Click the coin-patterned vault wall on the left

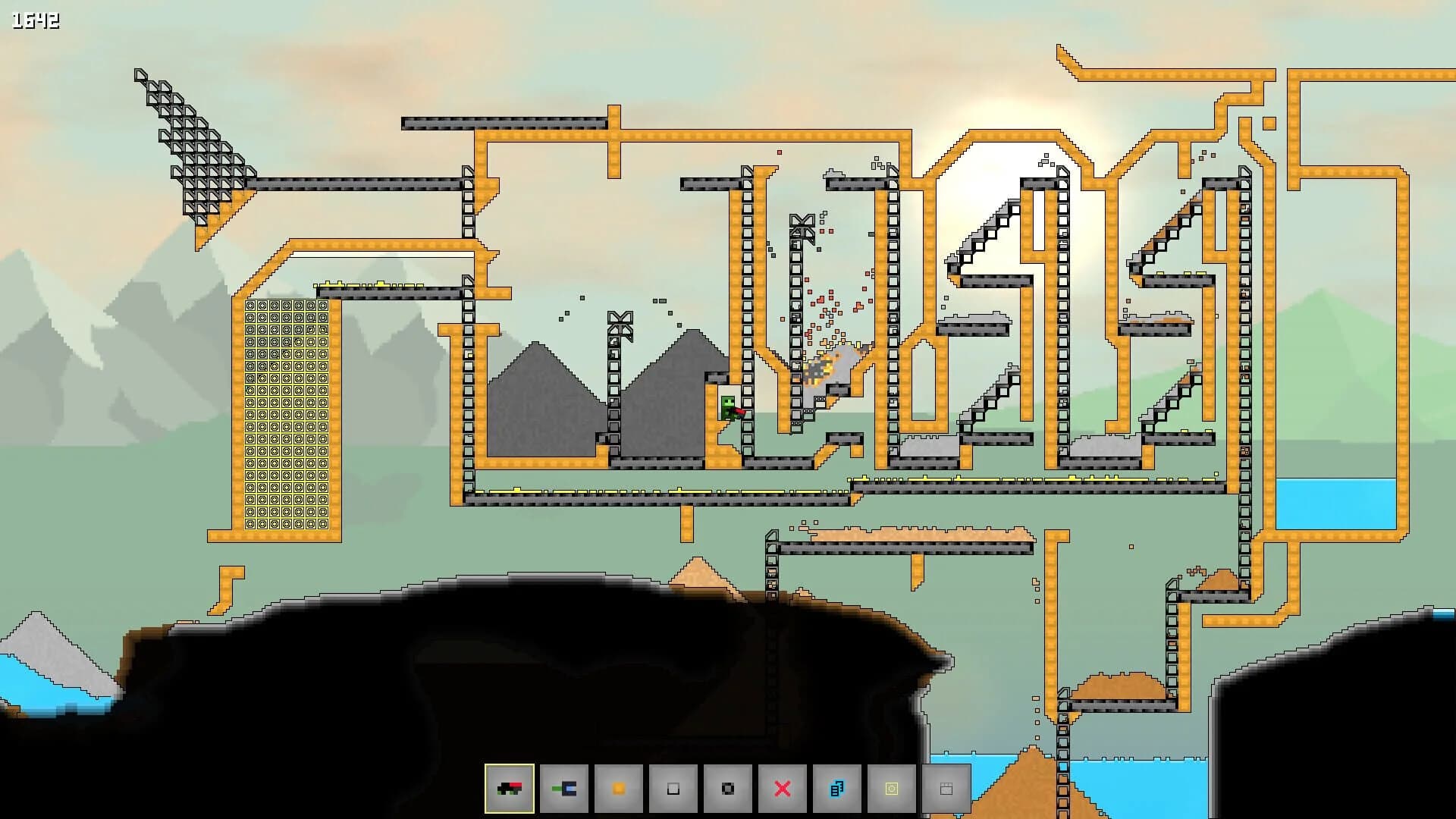pyautogui.click(x=287, y=417)
